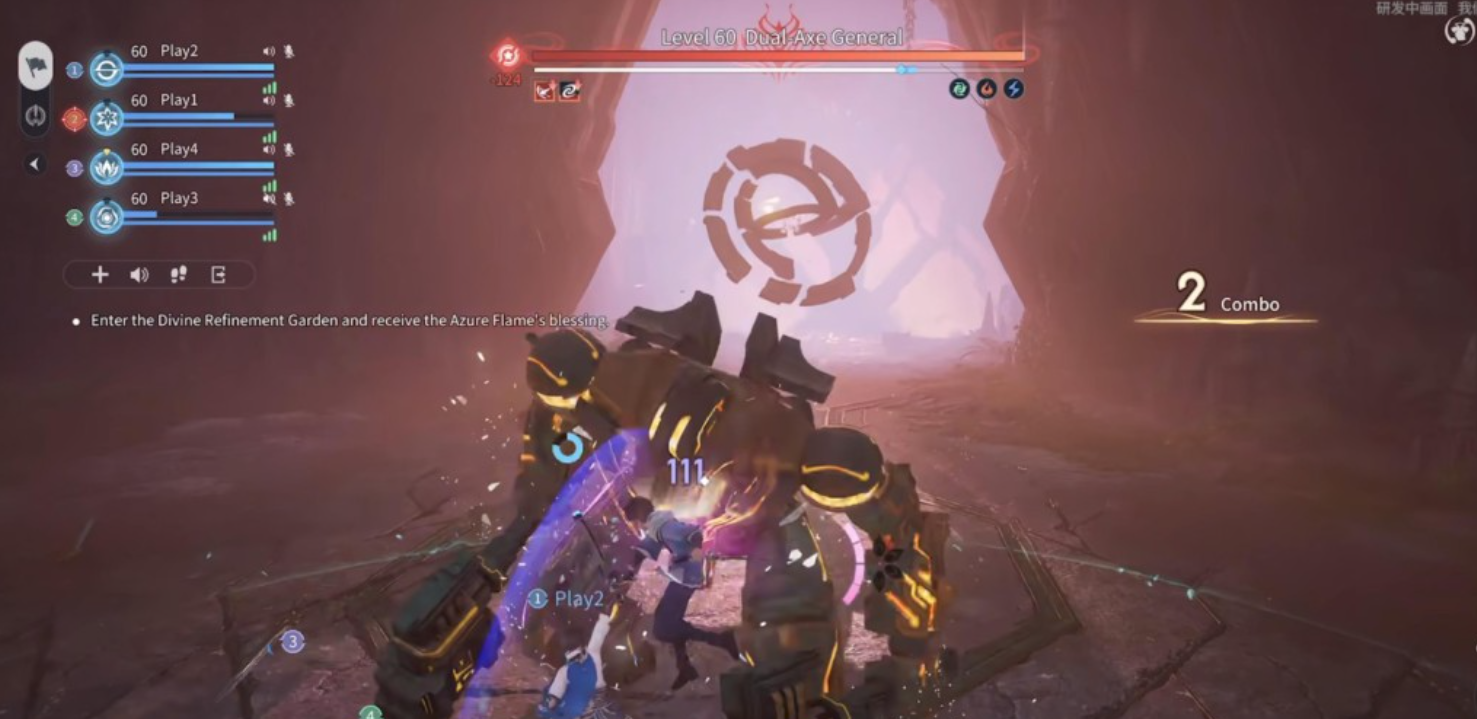Unmute Play3's muted speaker icon
The image size is (1477, 719).
268,198
